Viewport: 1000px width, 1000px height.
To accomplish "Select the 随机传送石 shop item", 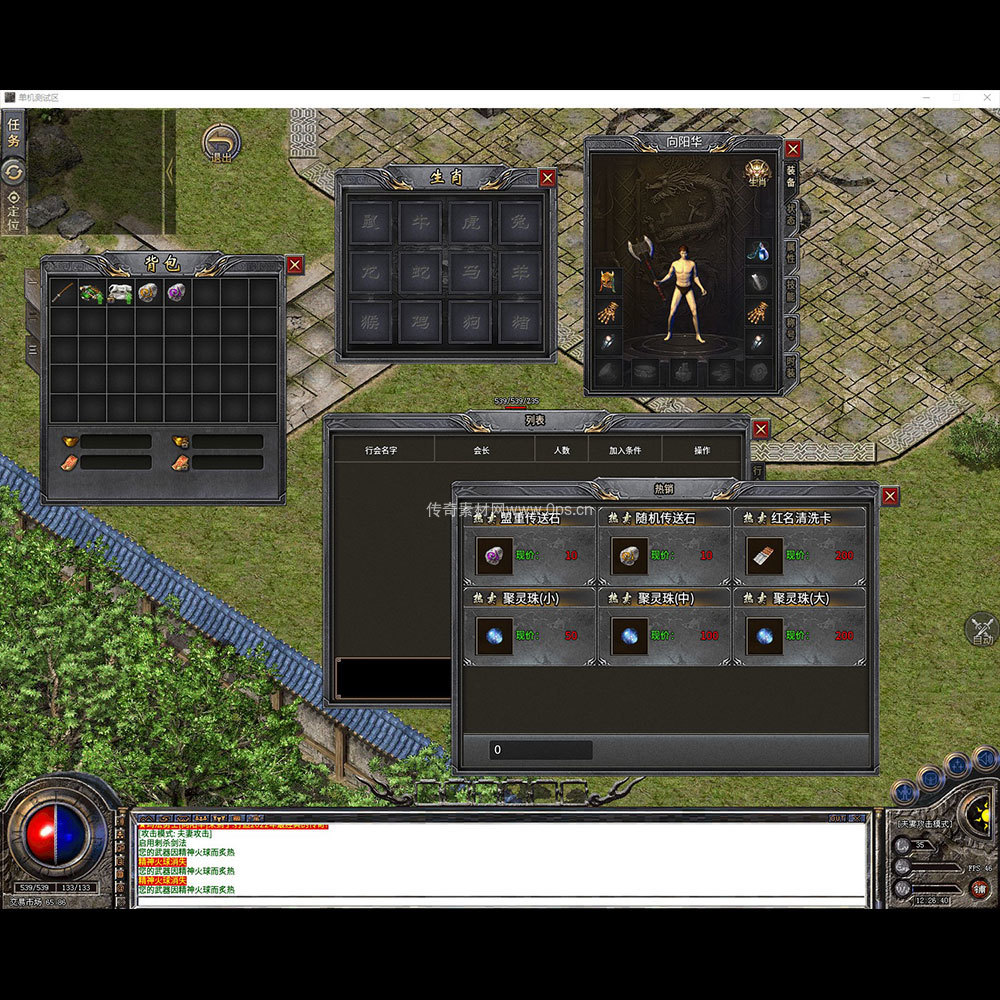I will [629, 555].
